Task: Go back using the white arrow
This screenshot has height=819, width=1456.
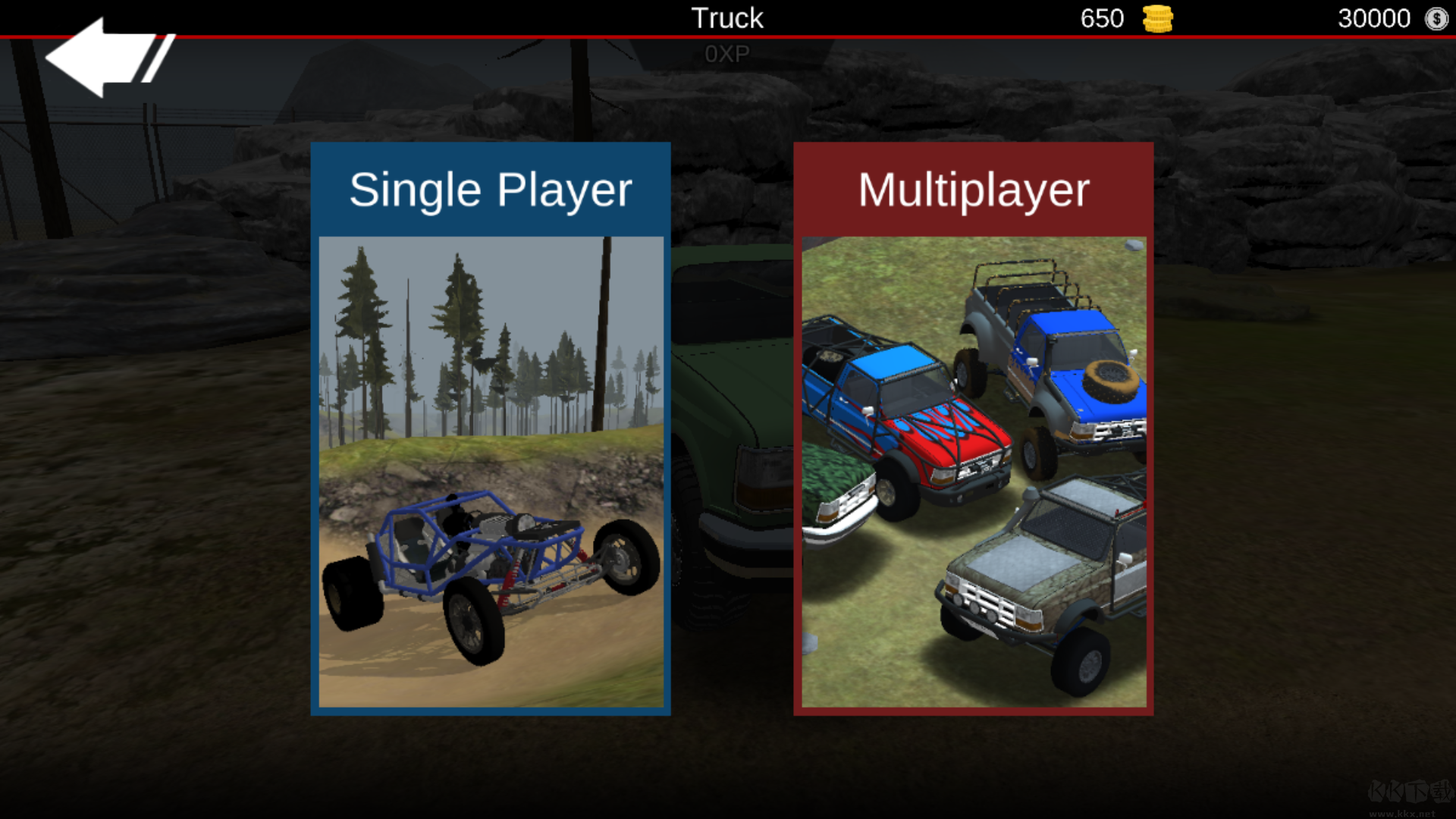Action: [106, 58]
